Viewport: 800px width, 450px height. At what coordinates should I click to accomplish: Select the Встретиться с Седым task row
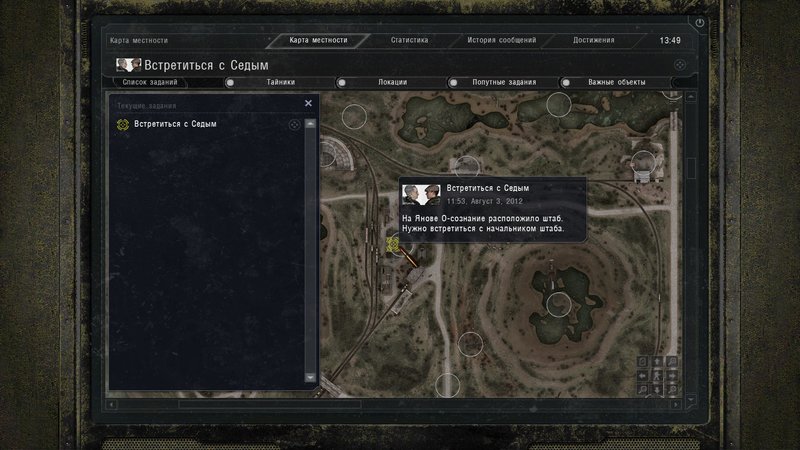pos(190,124)
